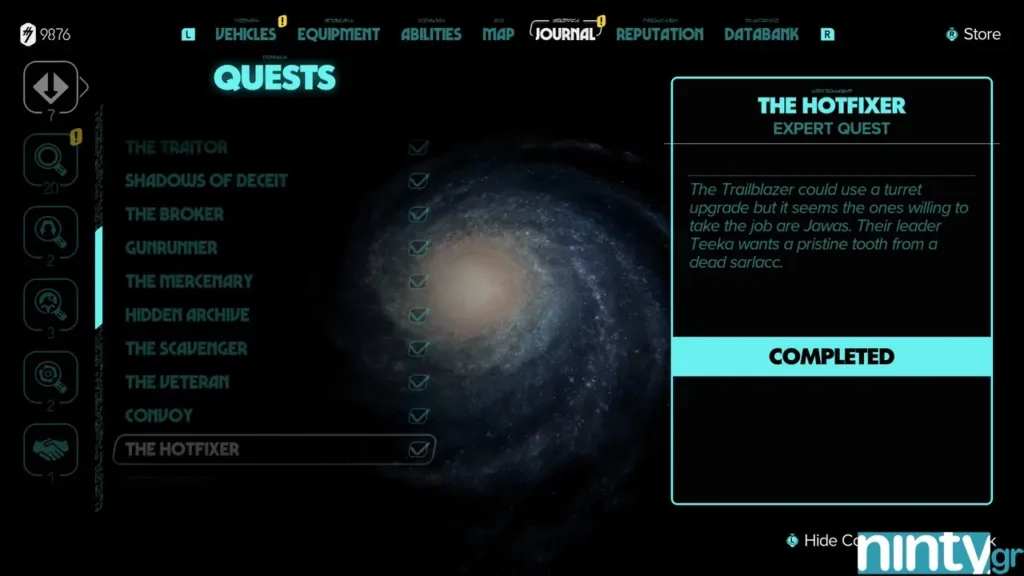
Task: Open the Databank tab
Action: coord(761,34)
